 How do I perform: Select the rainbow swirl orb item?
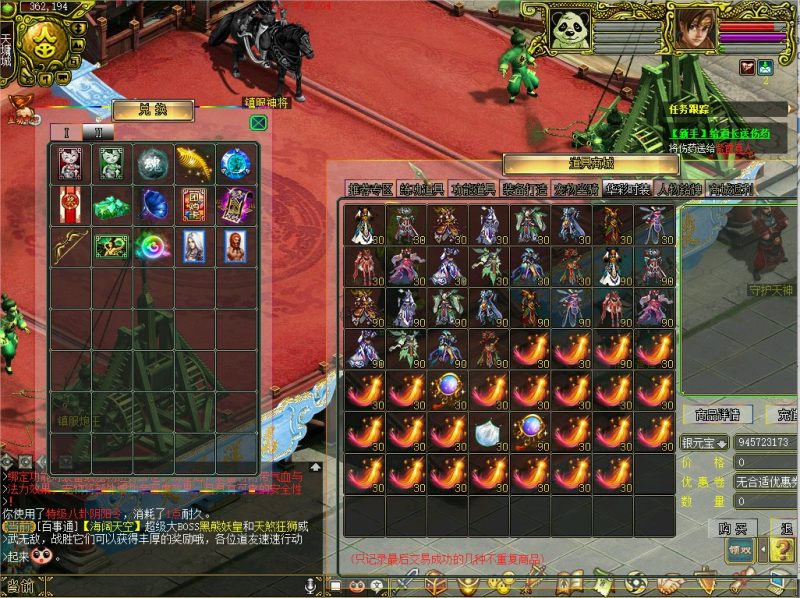click(153, 246)
